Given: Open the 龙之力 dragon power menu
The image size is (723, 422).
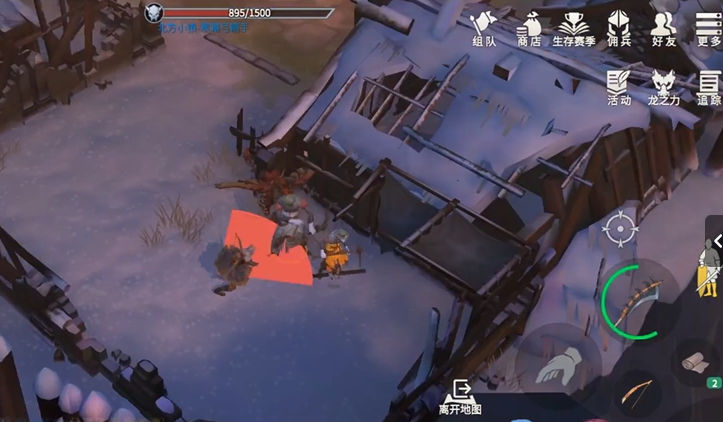Looking at the screenshot, I should (663, 87).
